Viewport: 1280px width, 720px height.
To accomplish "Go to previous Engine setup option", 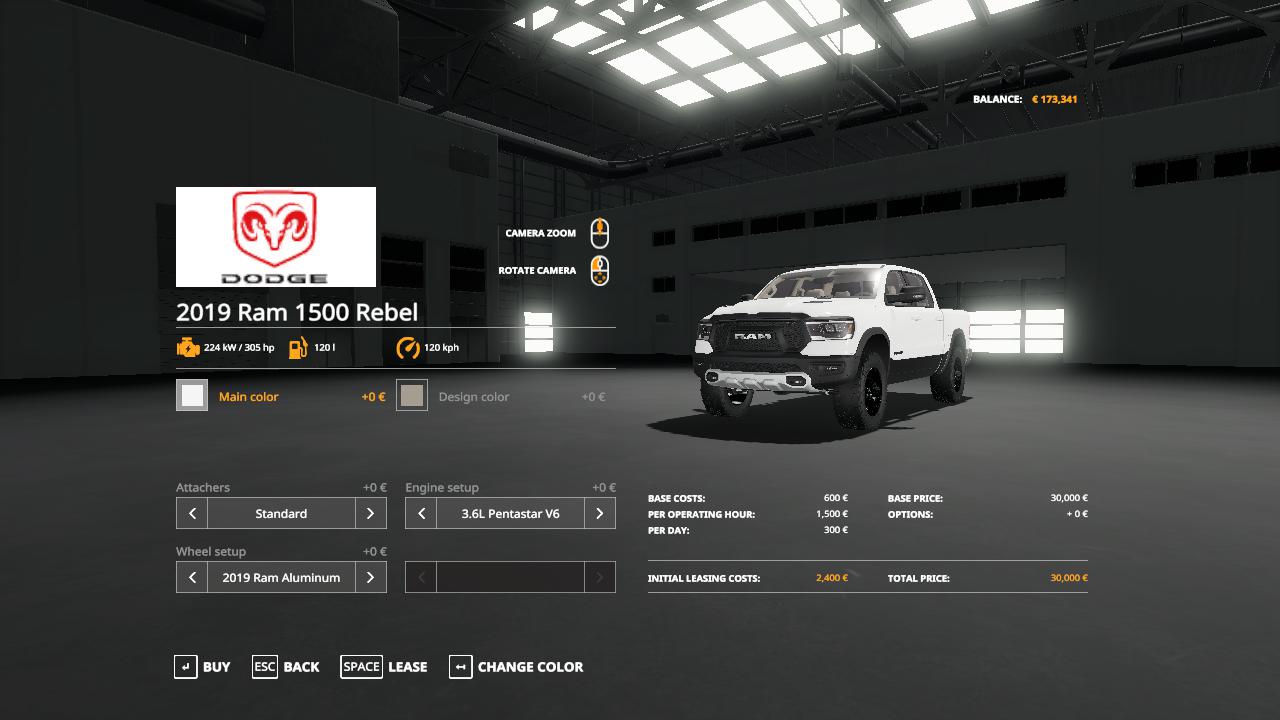I will click(421, 514).
